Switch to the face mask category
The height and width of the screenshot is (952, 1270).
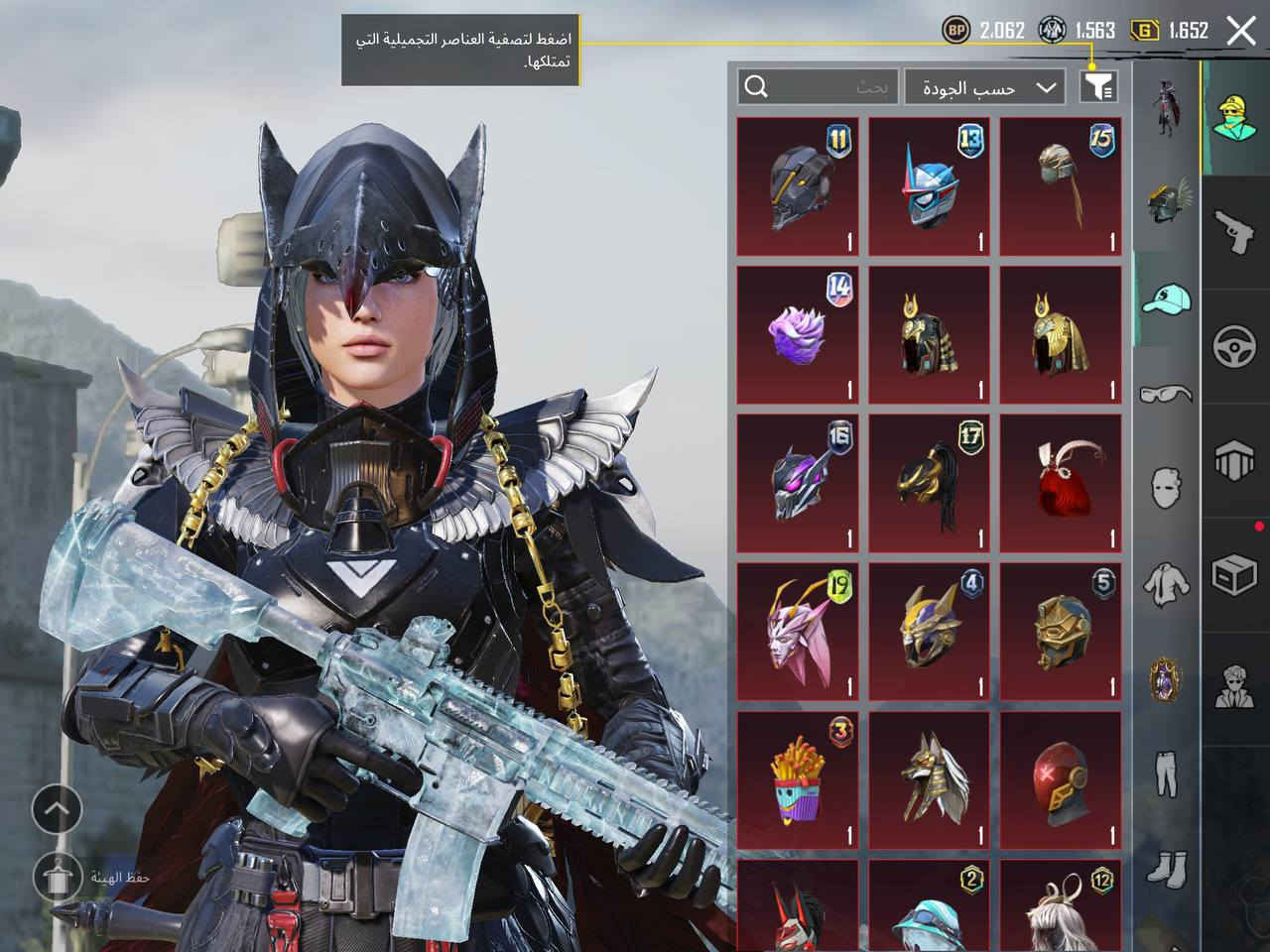(x=1167, y=488)
